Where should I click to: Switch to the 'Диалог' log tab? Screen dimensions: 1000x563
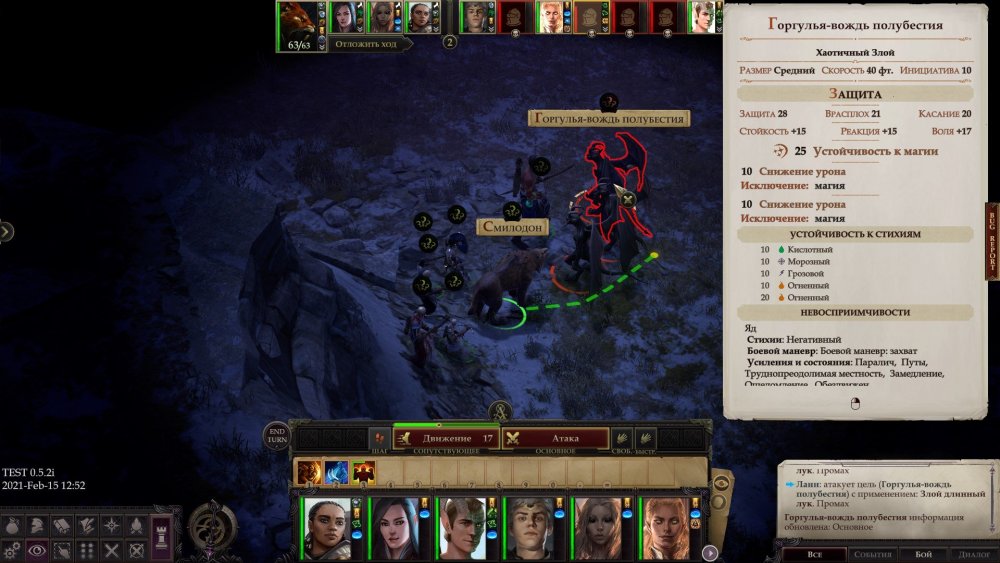pyautogui.click(x=973, y=554)
